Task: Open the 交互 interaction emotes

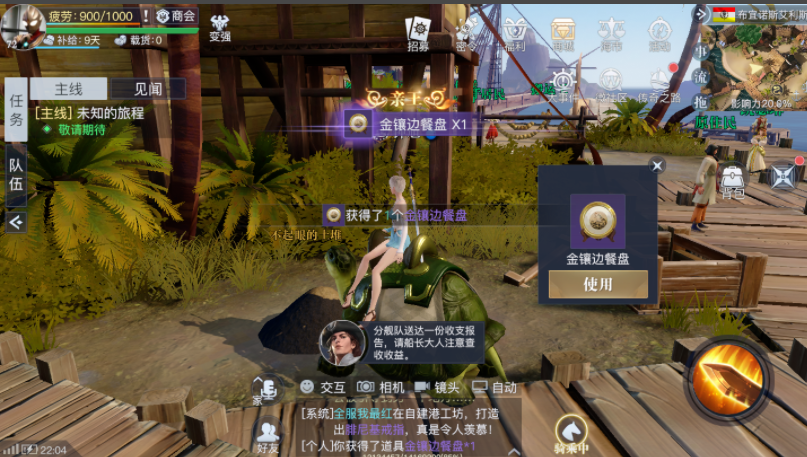Action: point(322,387)
